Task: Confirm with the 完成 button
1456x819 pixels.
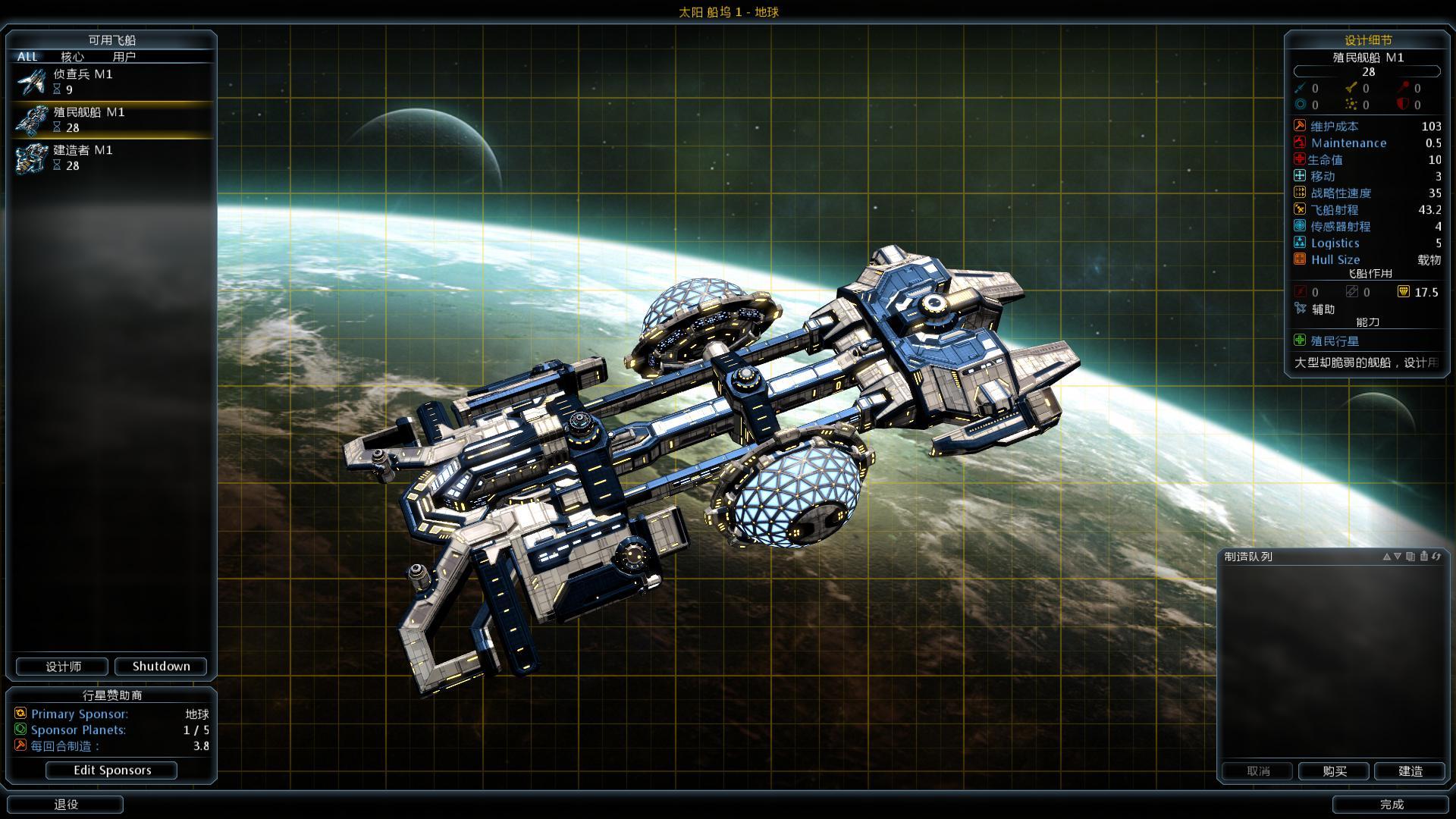Action: tap(1391, 804)
